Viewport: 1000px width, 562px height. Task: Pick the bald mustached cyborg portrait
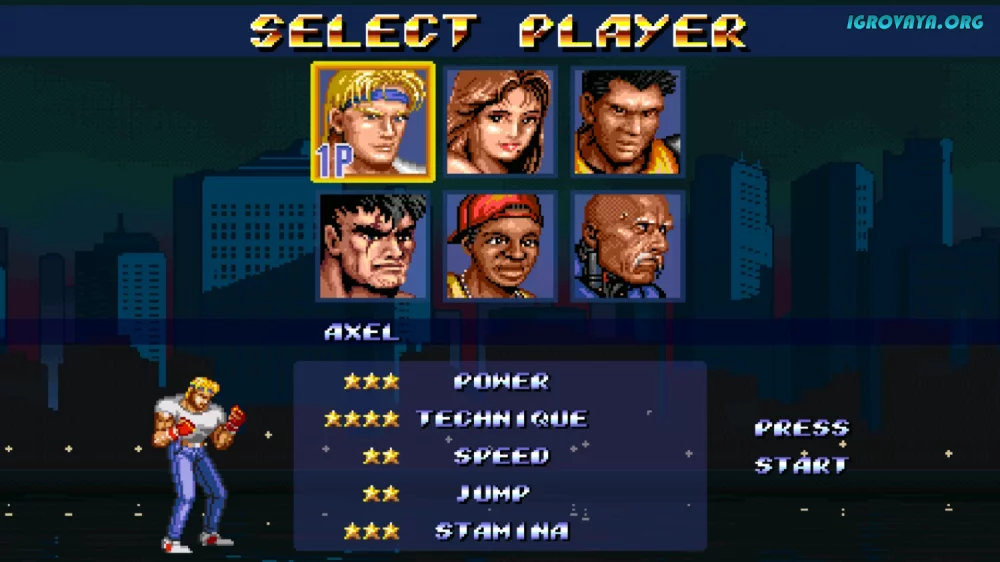[628, 246]
